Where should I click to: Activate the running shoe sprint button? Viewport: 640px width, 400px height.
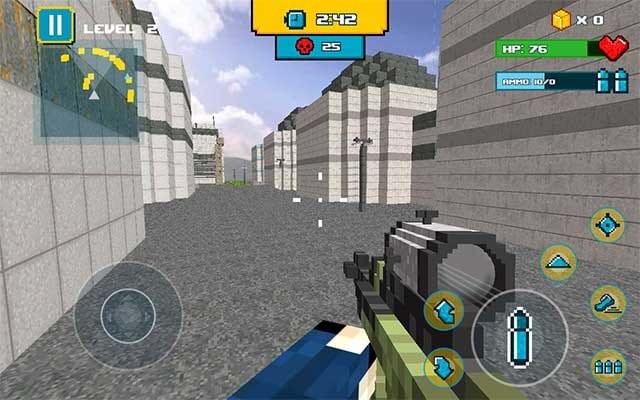(607, 302)
